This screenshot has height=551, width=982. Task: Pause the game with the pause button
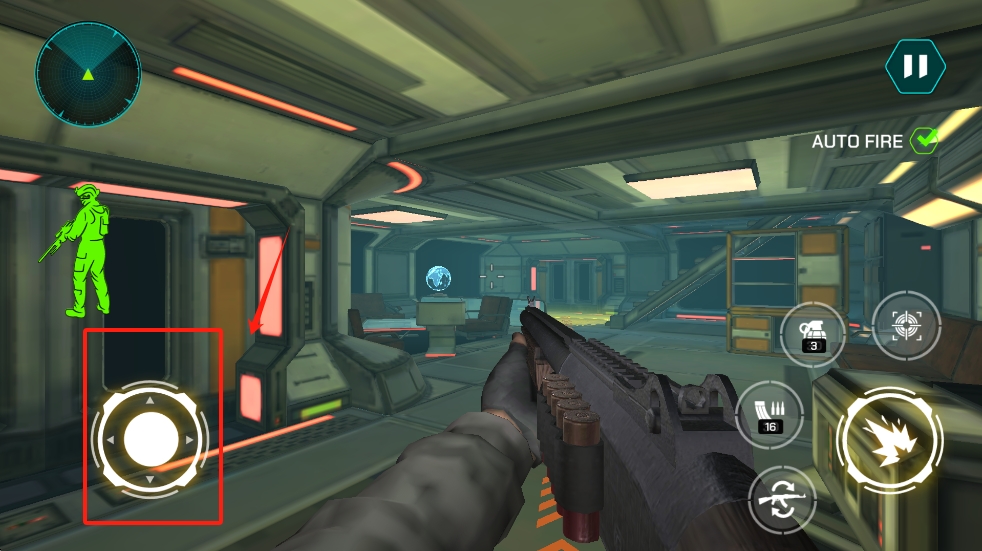(914, 67)
